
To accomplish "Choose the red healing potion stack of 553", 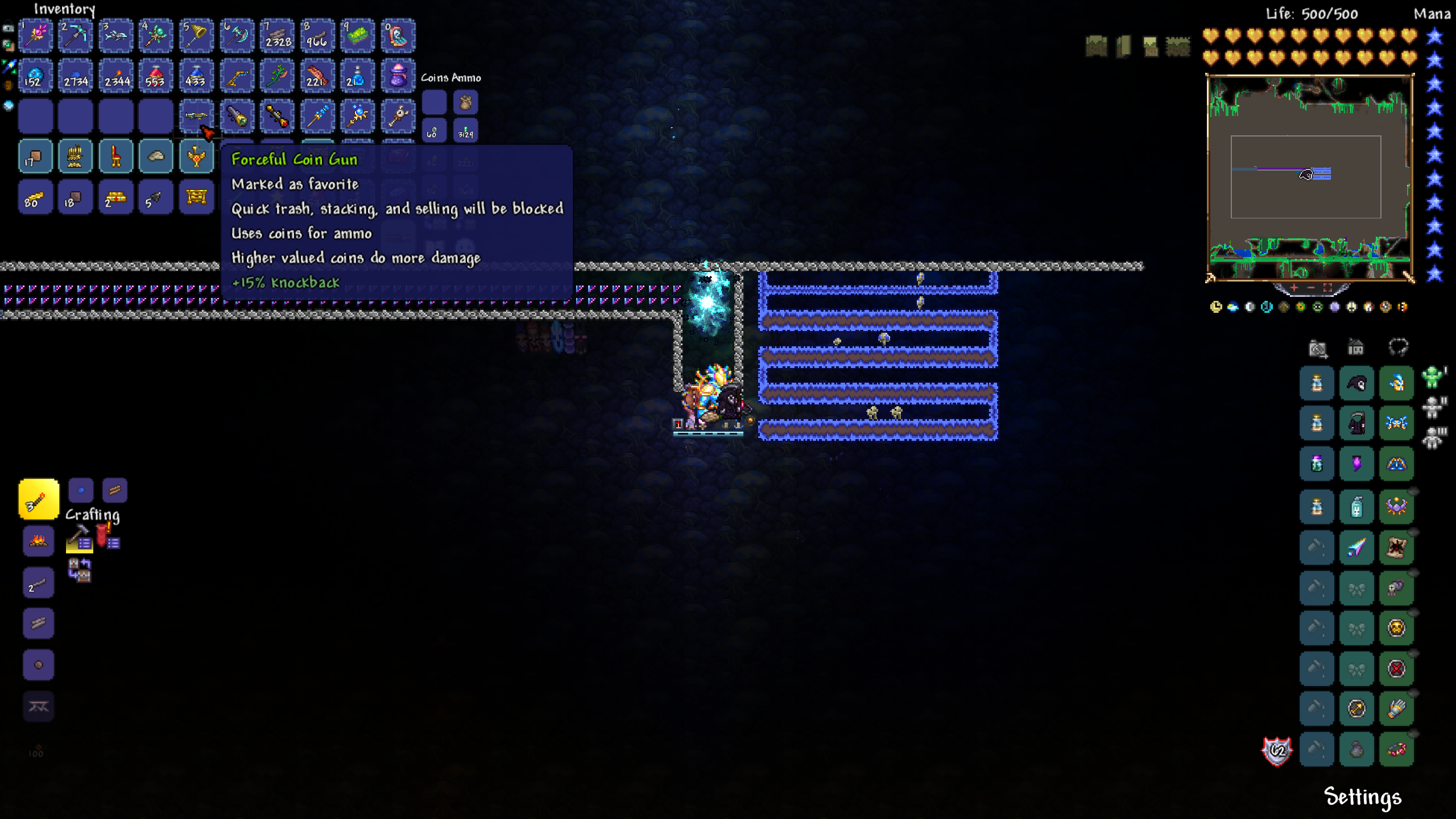I will point(156,76).
